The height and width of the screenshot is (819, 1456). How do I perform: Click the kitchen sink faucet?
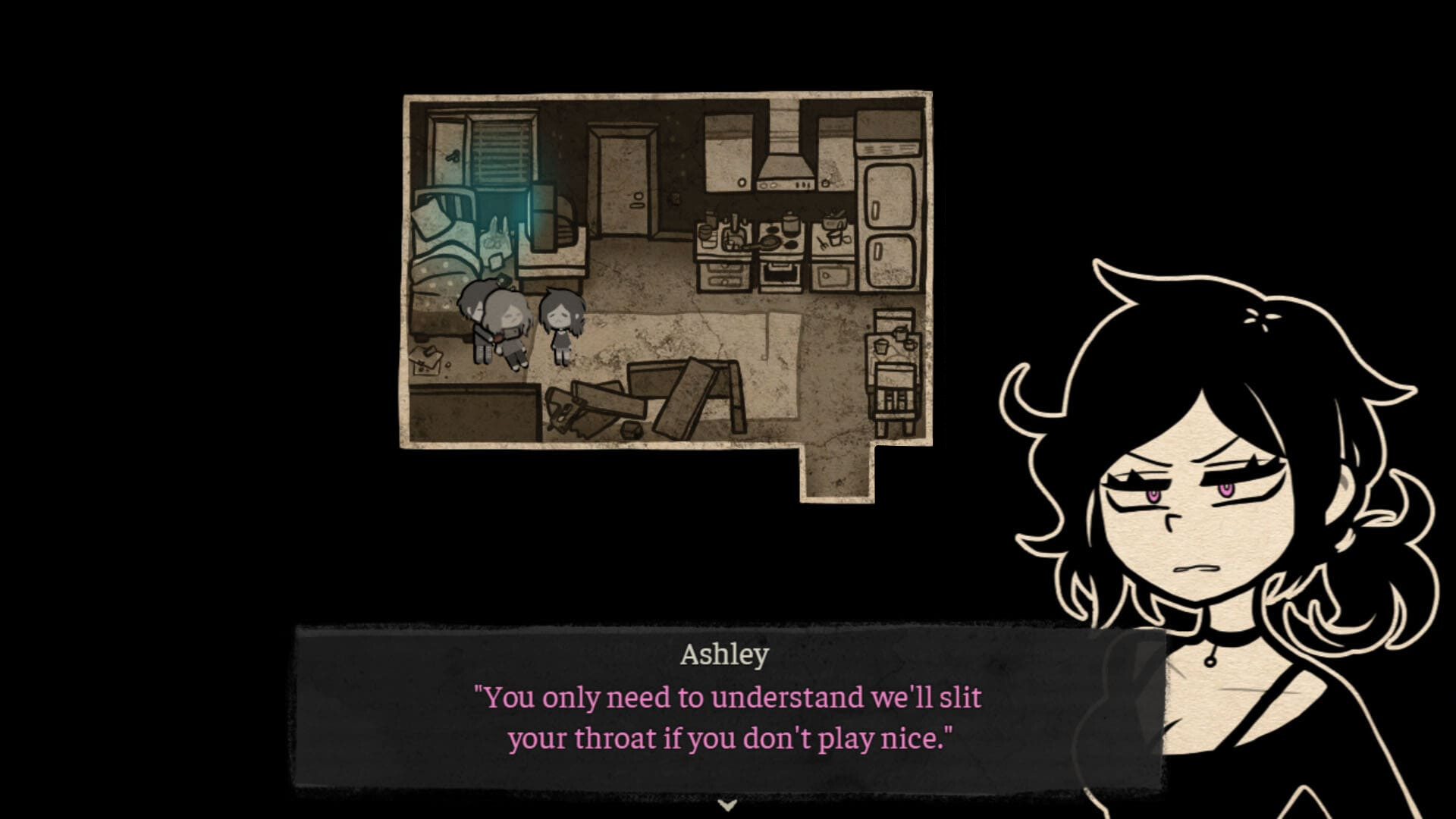coord(735,221)
